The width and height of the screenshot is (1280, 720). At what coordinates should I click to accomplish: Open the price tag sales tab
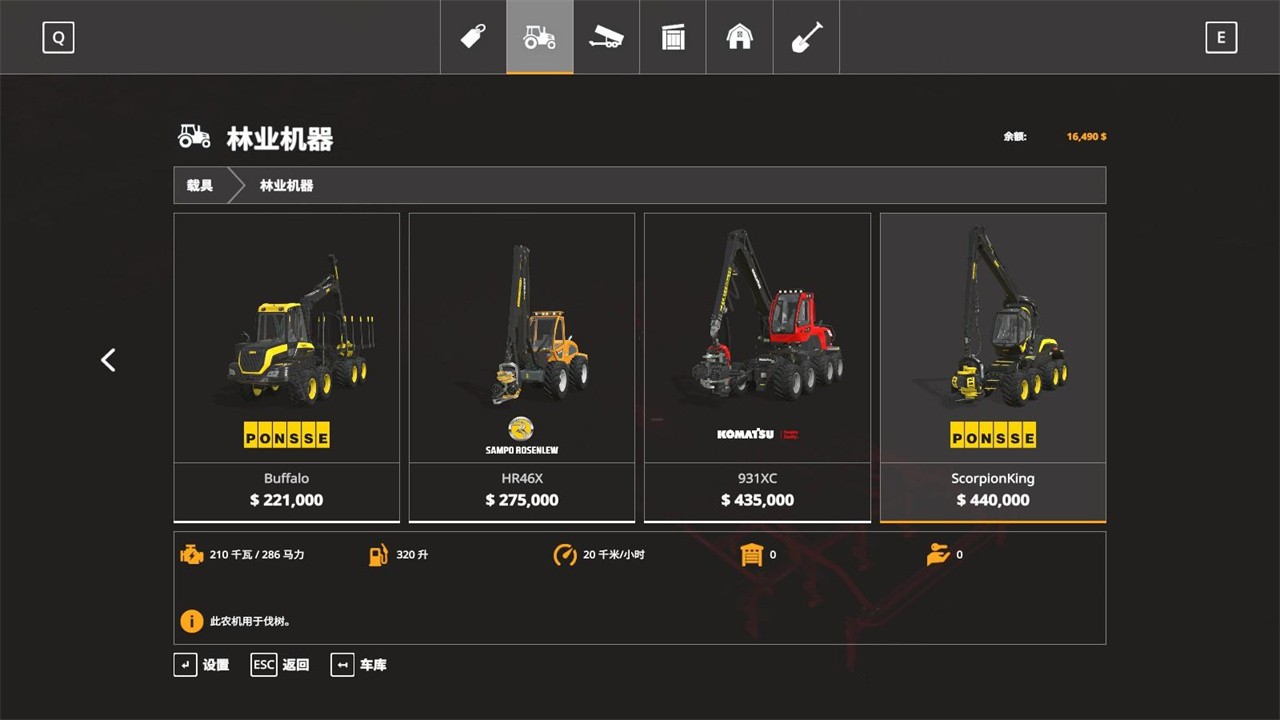tap(473, 37)
